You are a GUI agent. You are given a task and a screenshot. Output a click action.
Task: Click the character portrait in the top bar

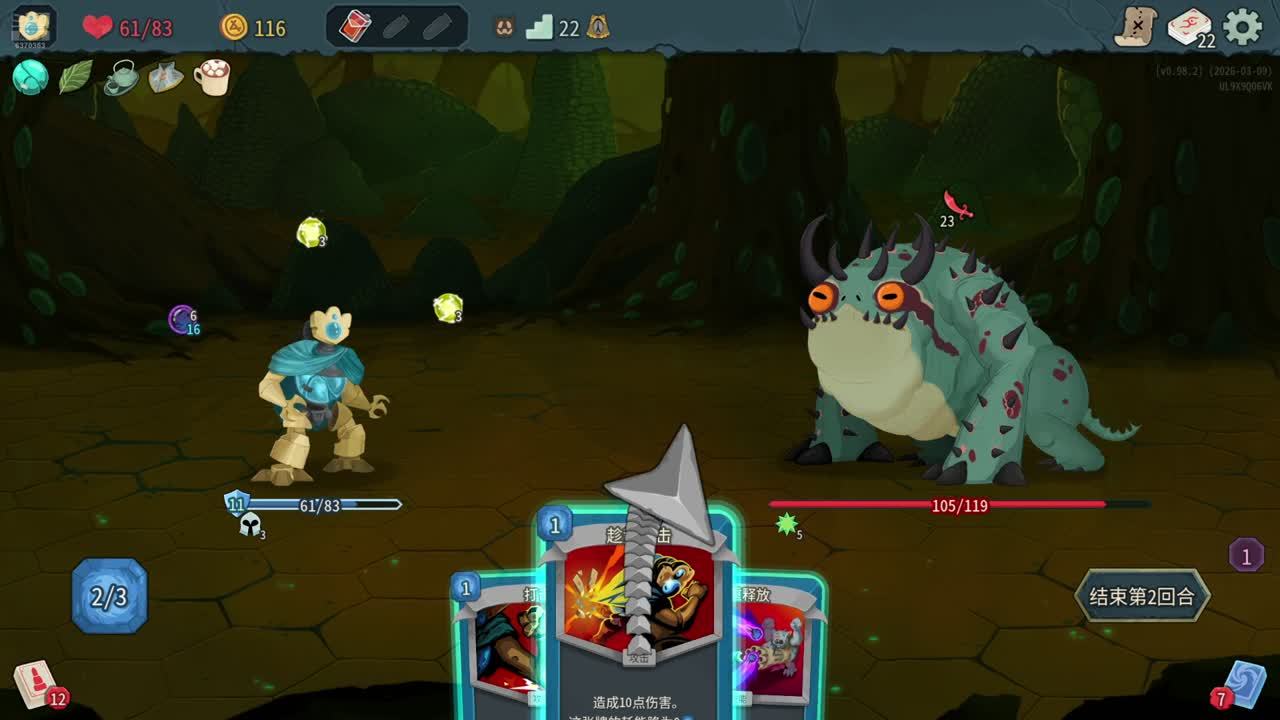point(34,26)
